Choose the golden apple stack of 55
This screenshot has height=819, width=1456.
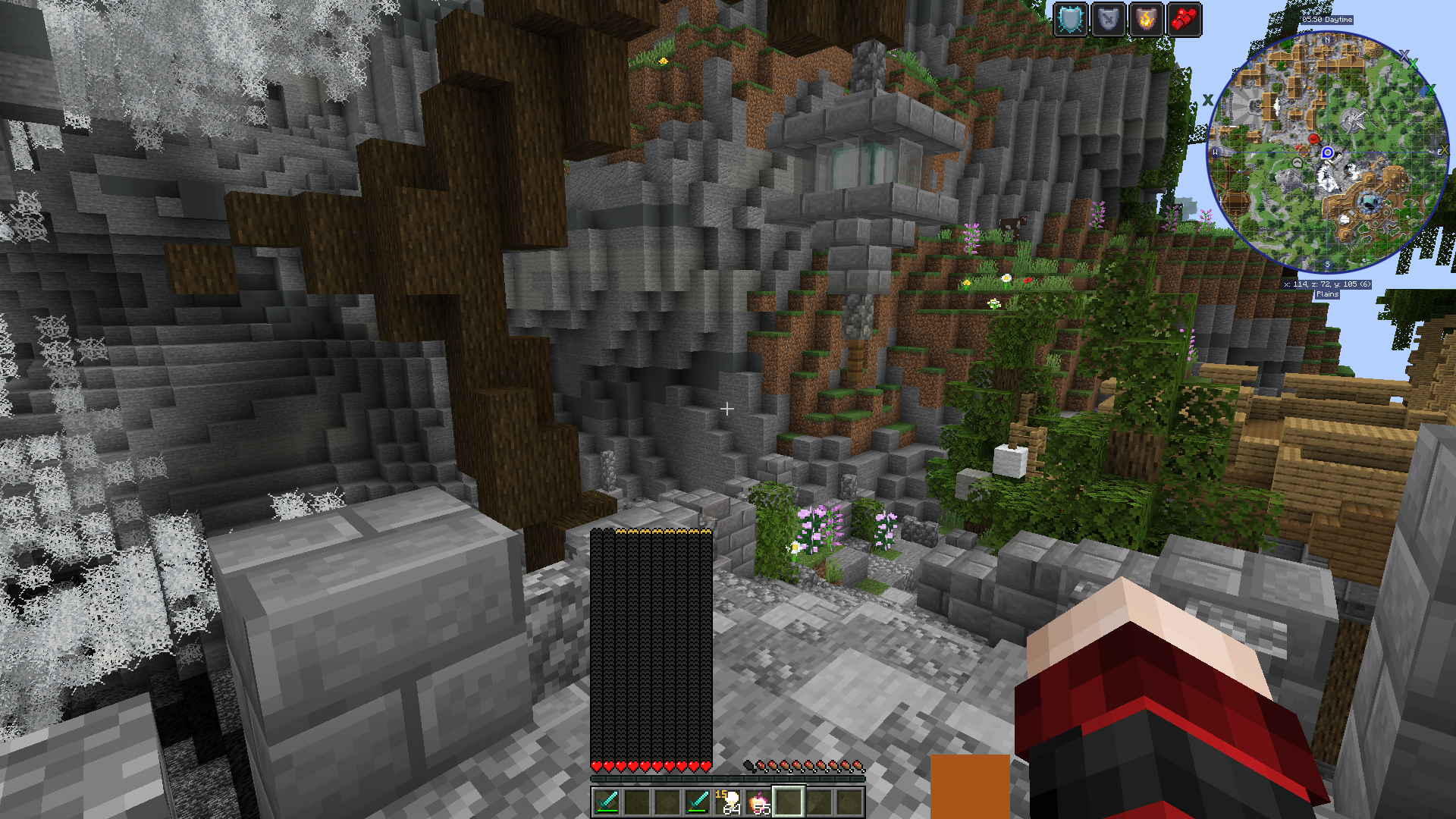(x=758, y=801)
